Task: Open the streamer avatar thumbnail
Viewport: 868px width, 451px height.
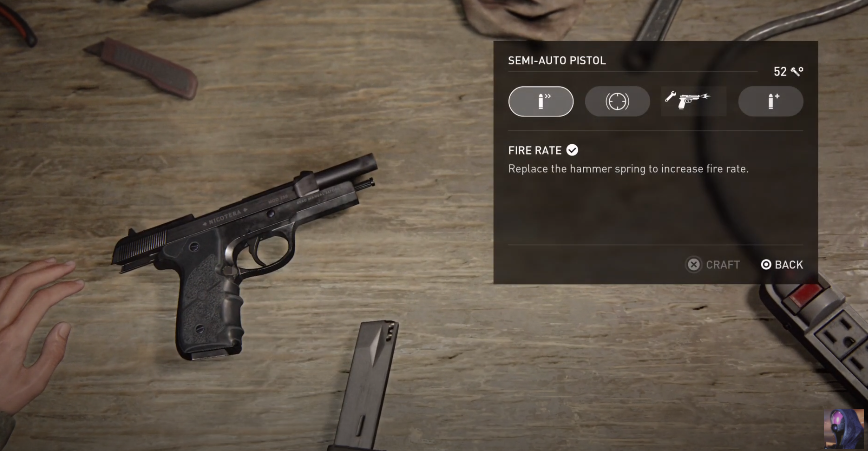Action: (x=844, y=429)
